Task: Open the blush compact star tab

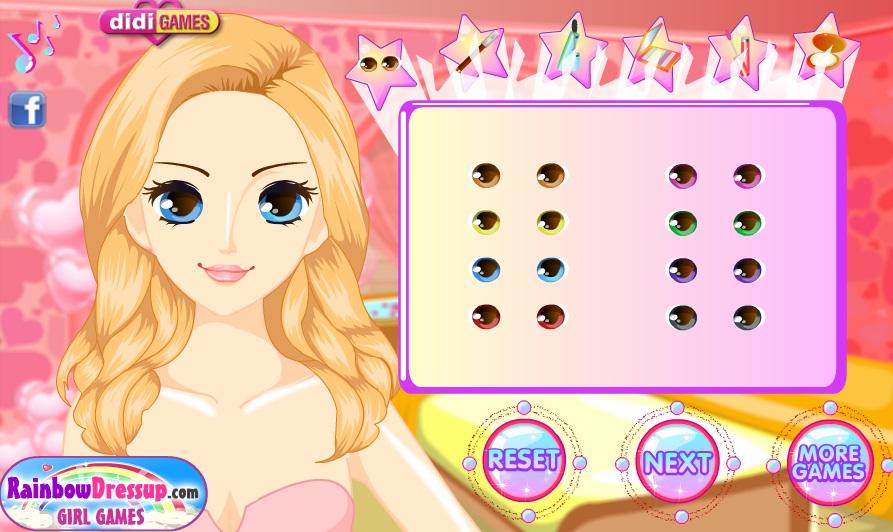Action: (825, 48)
